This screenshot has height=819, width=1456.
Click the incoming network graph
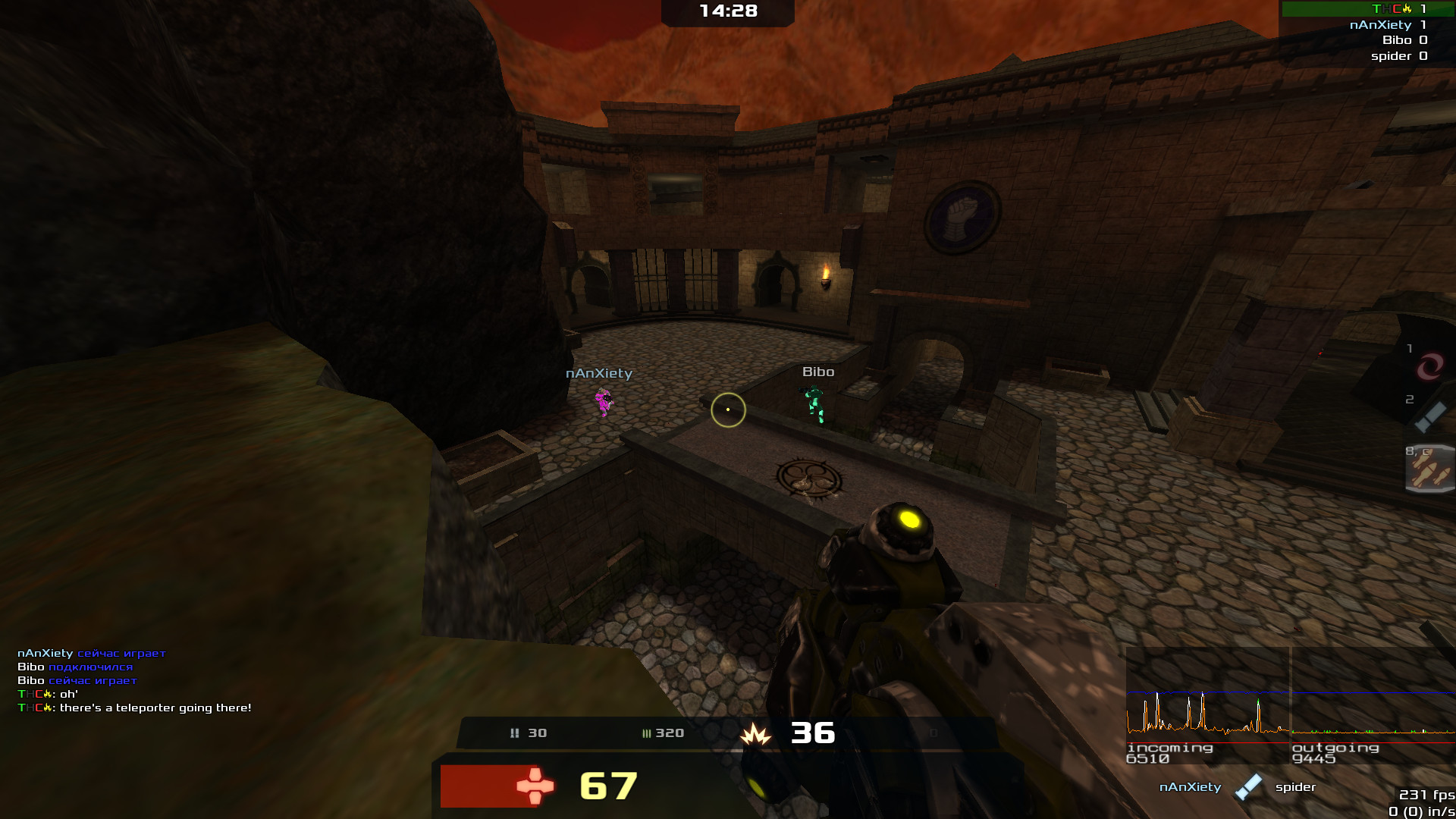click(1207, 706)
